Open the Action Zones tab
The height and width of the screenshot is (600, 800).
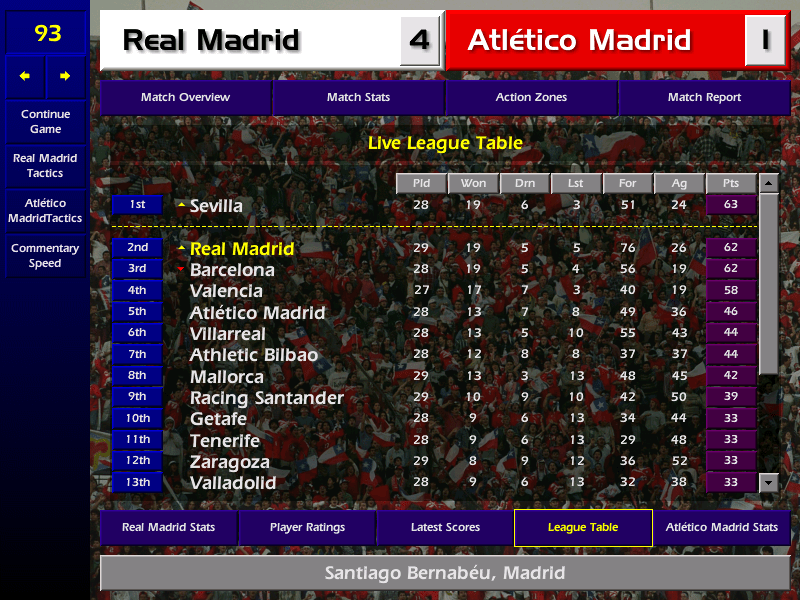point(531,97)
